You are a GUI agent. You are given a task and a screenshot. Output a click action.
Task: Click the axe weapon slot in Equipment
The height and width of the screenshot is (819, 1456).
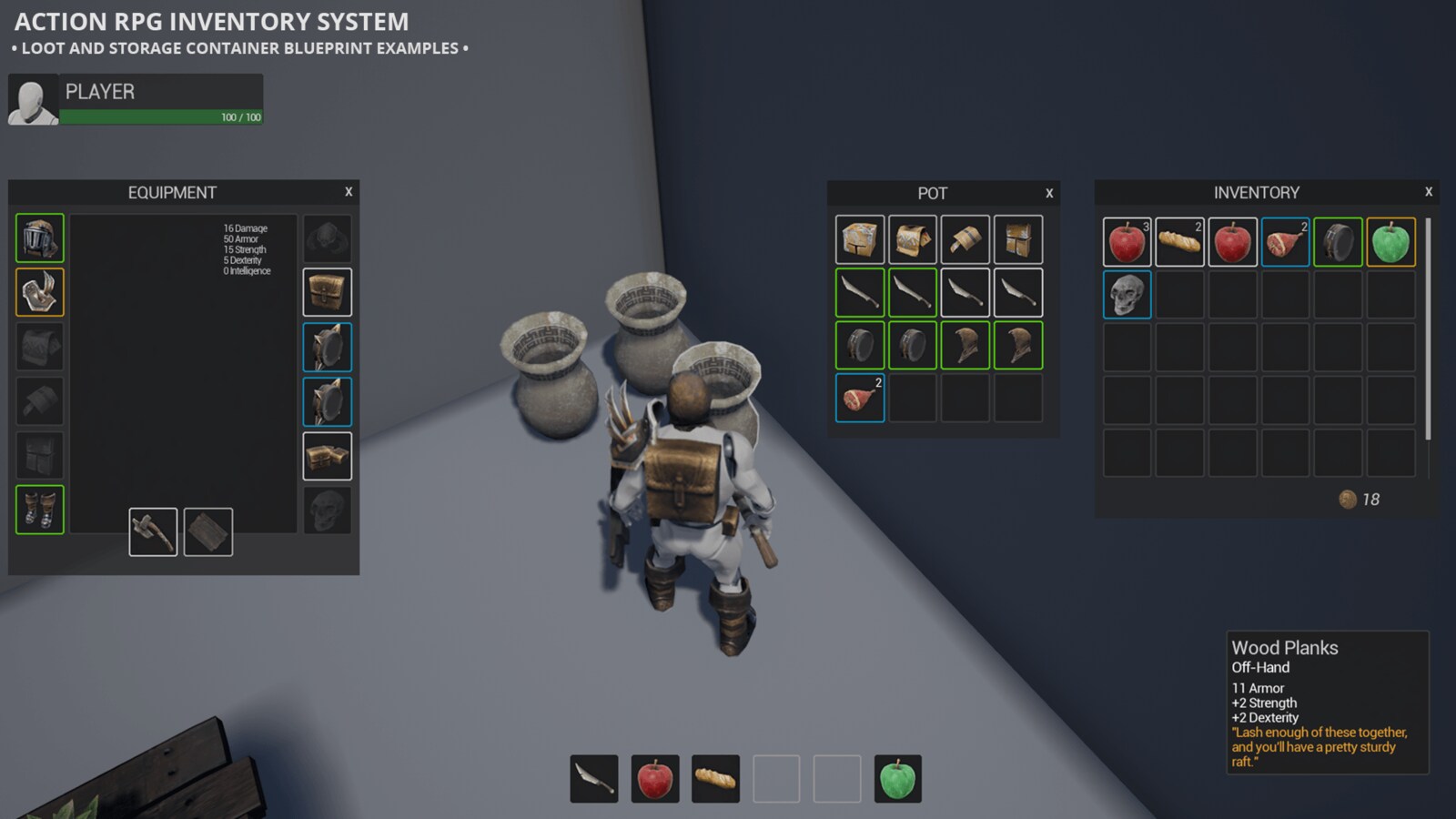153,532
